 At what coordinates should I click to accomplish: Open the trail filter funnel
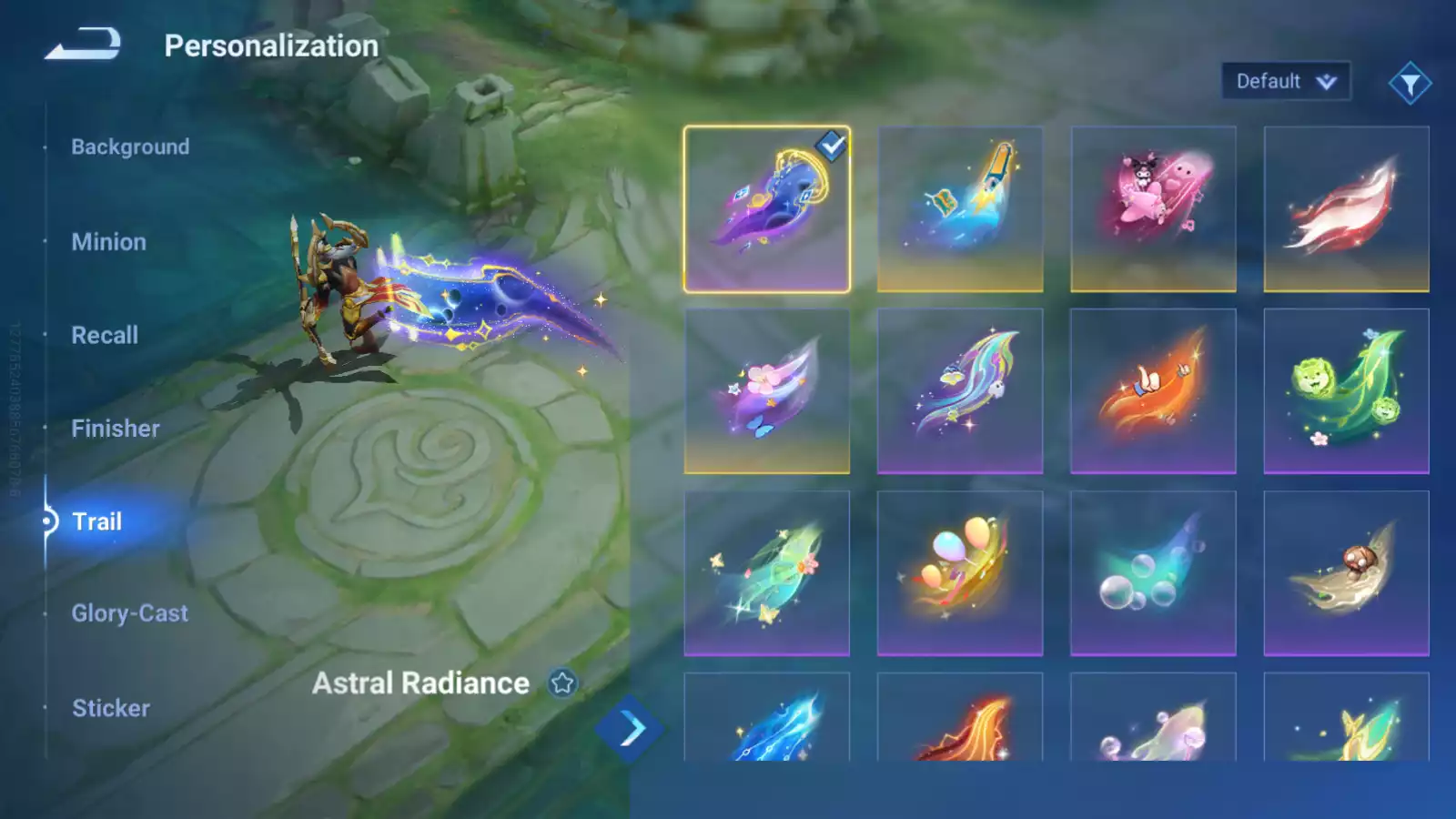(x=1410, y=84)
